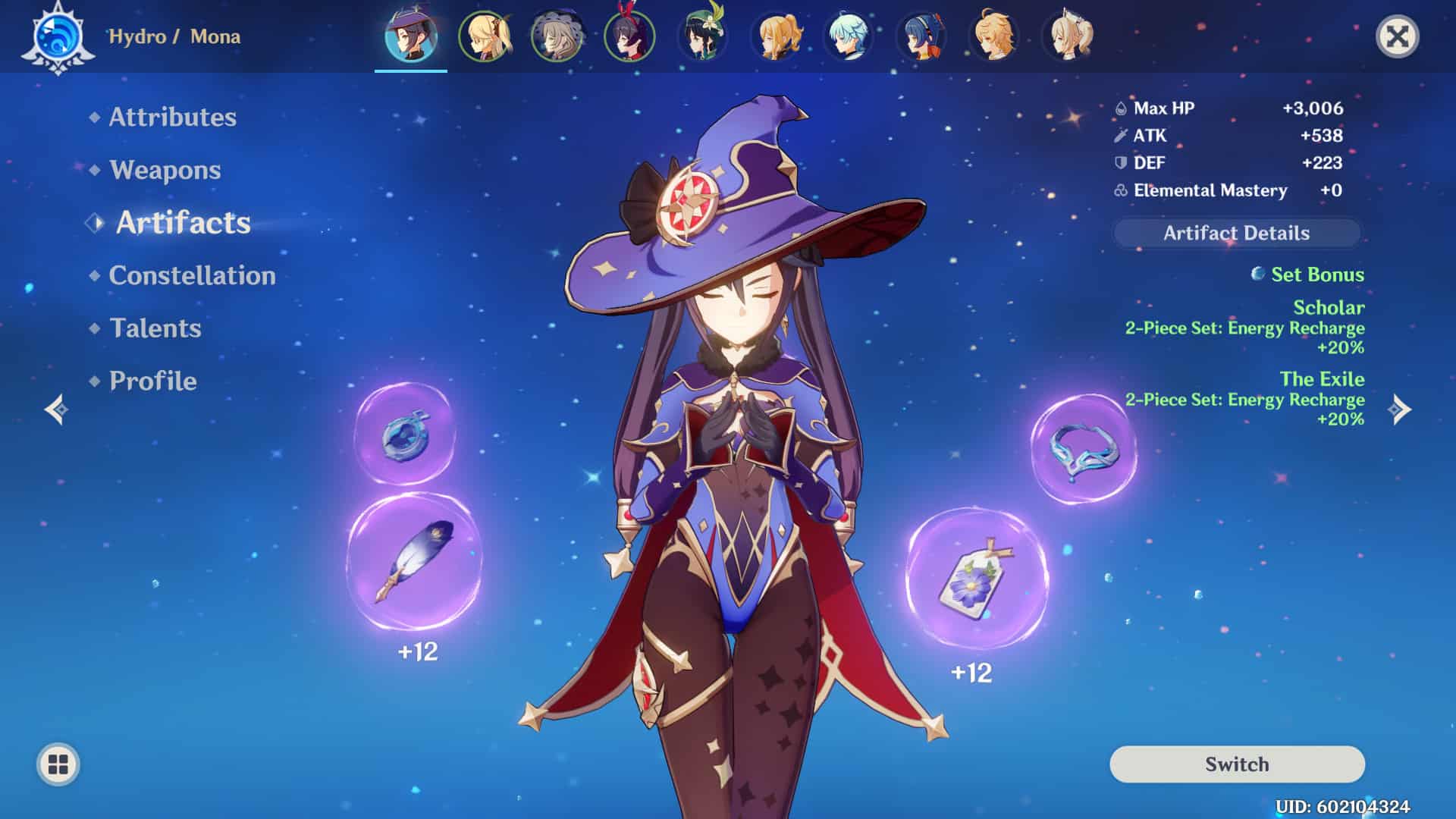Click the circlet artifact on the right

coord(1081,451)
